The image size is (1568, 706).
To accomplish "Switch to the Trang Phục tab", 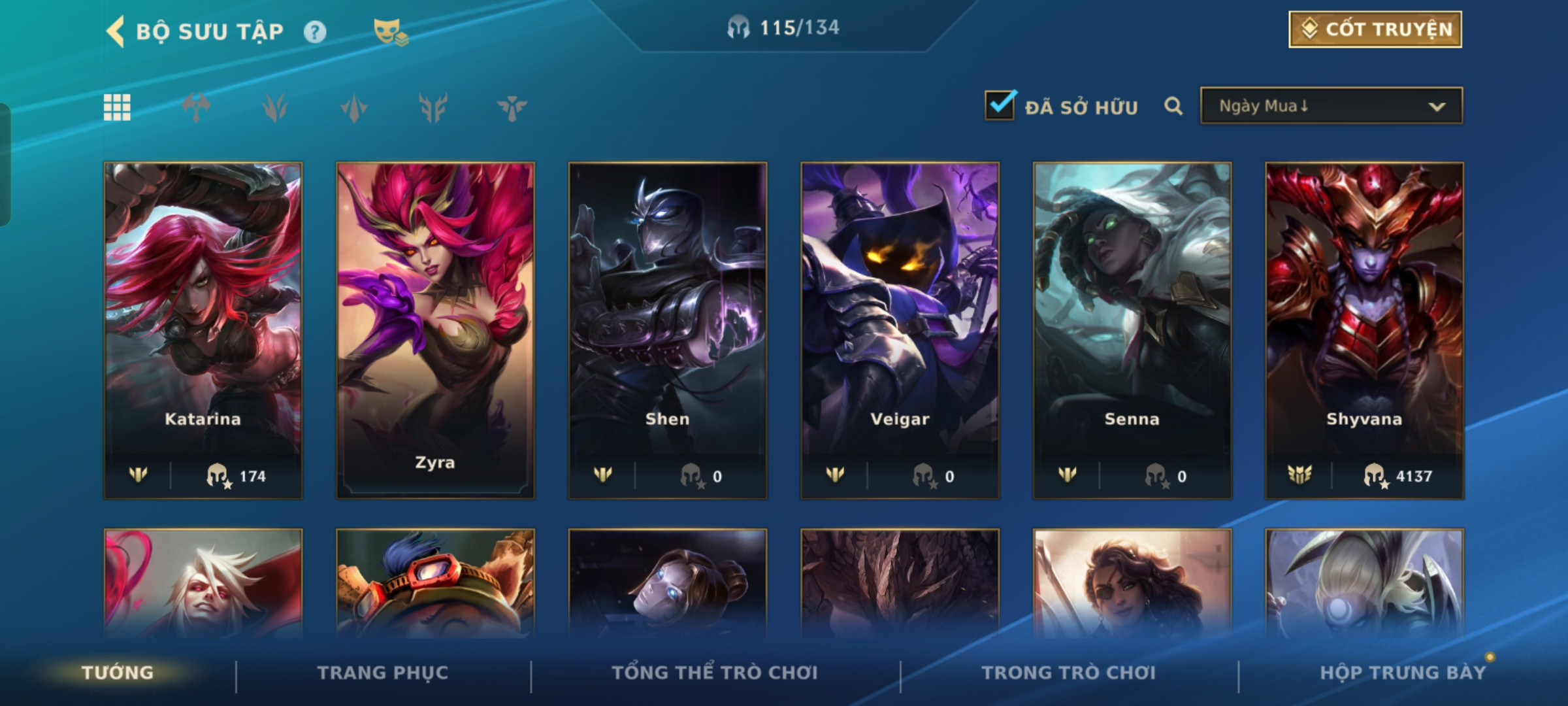I will pos(383,673).
